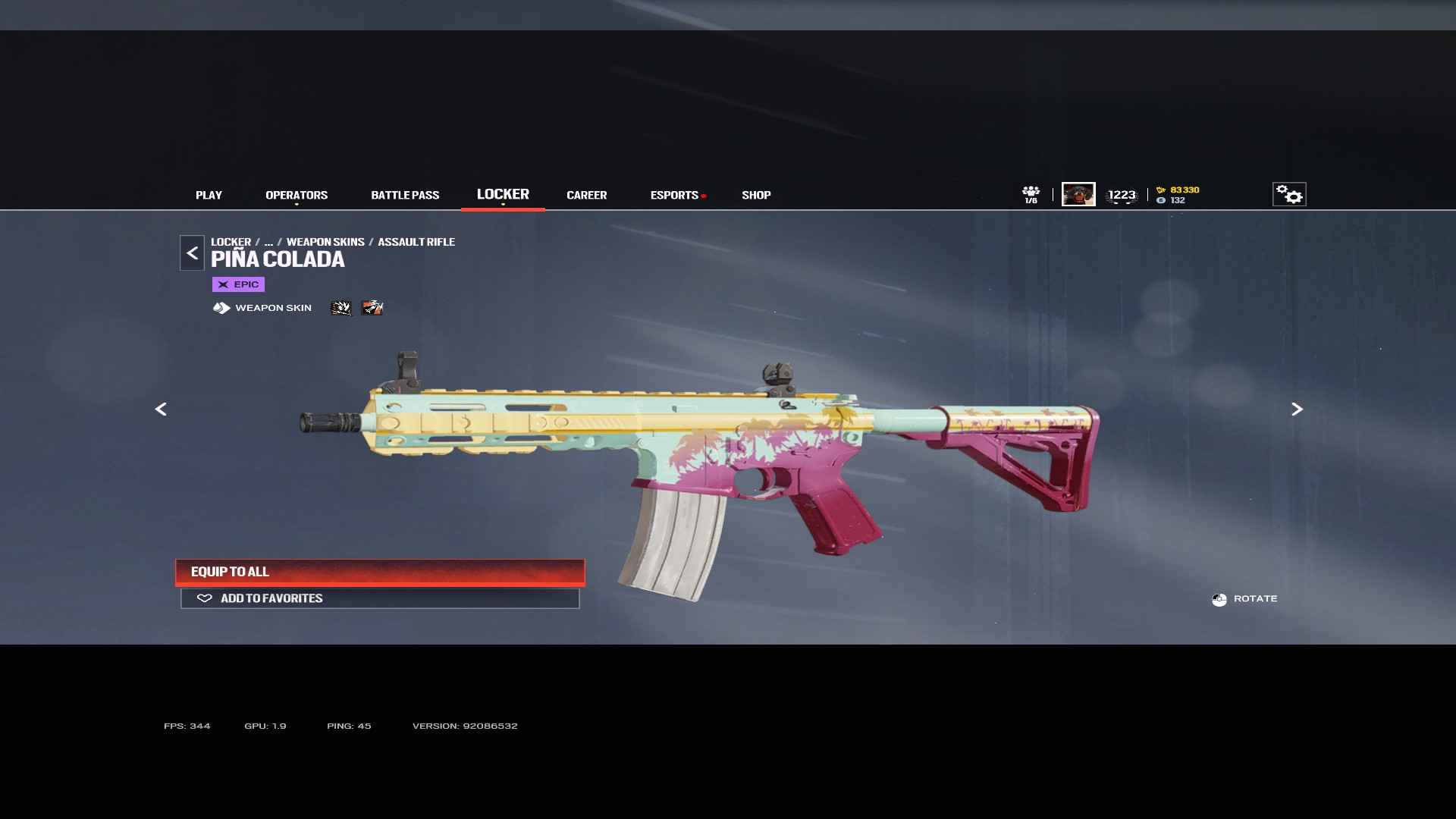Add the skin to favorites
This screenshot has height=819, width=1456.
point(380,598)
